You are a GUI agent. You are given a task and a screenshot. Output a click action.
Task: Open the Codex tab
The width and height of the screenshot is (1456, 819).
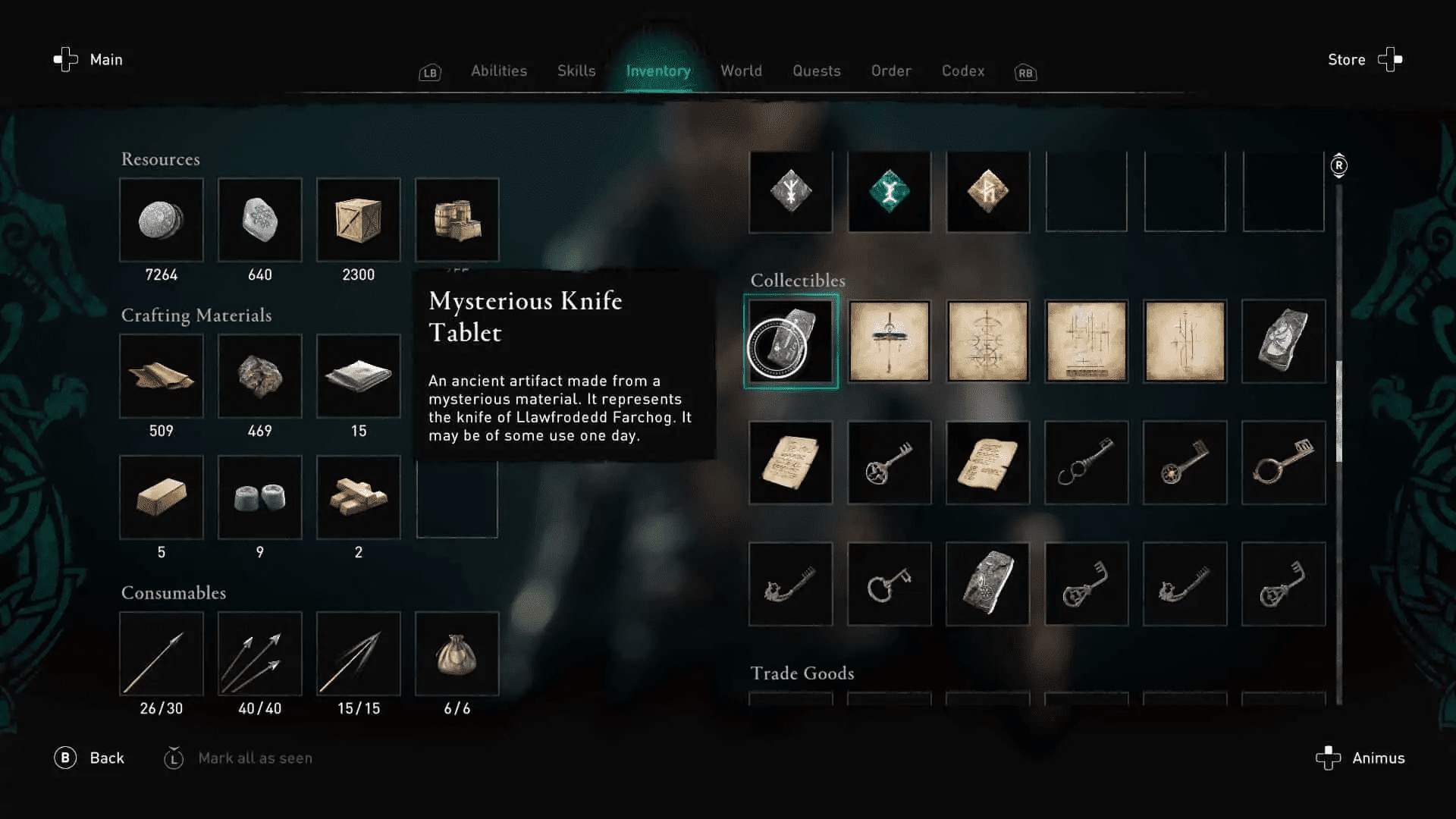pos(962,71)
